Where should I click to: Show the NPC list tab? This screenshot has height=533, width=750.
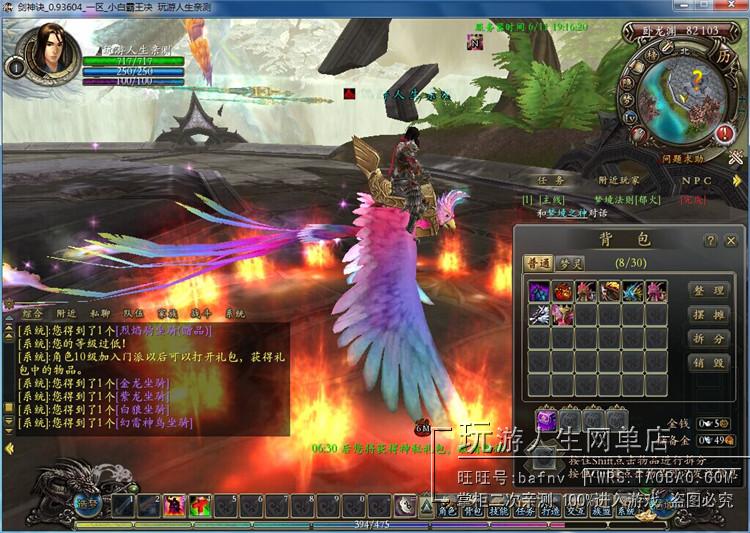697,181
